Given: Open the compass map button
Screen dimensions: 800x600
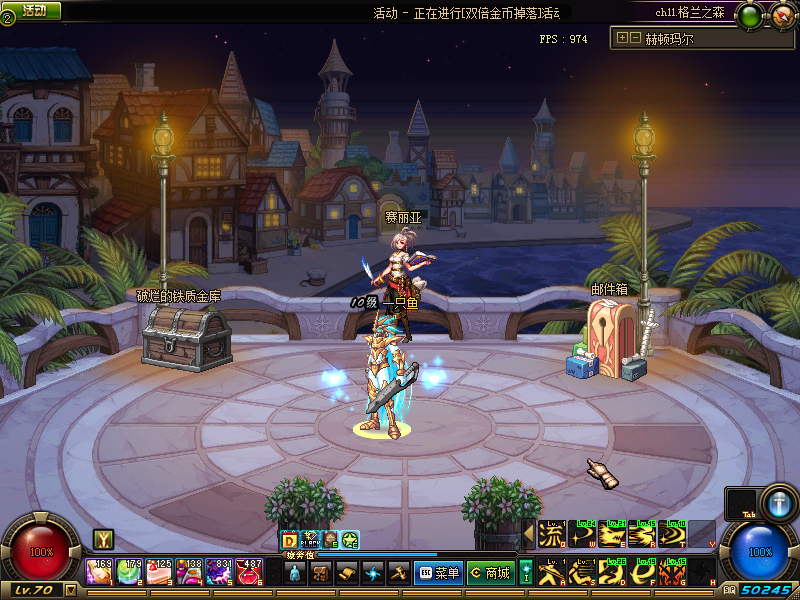Looking at the screenshot, I should coord(782,15).
